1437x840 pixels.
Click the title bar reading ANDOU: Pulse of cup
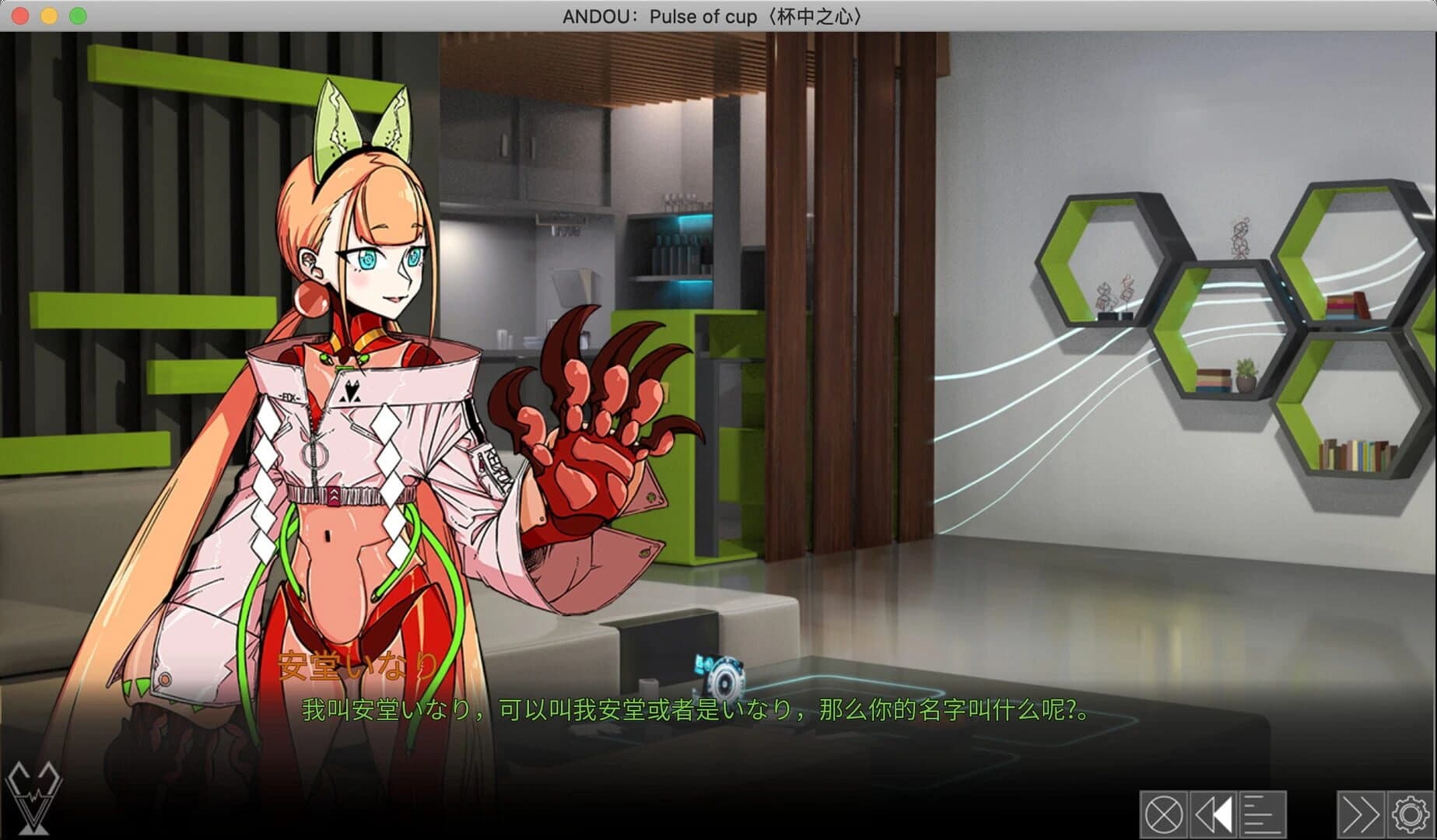click(x=712, y=15)
